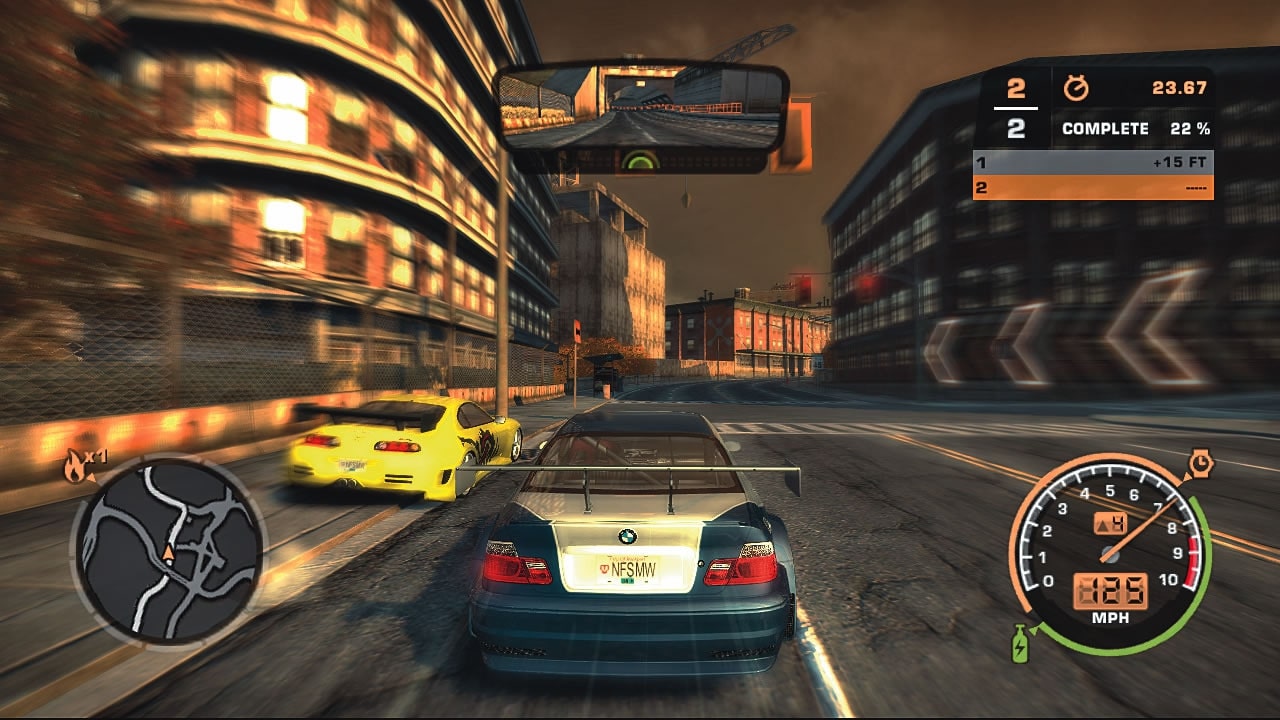Select the first place leaderboard row
This screenshot has width=1280, height=720.
point(1093,162)
